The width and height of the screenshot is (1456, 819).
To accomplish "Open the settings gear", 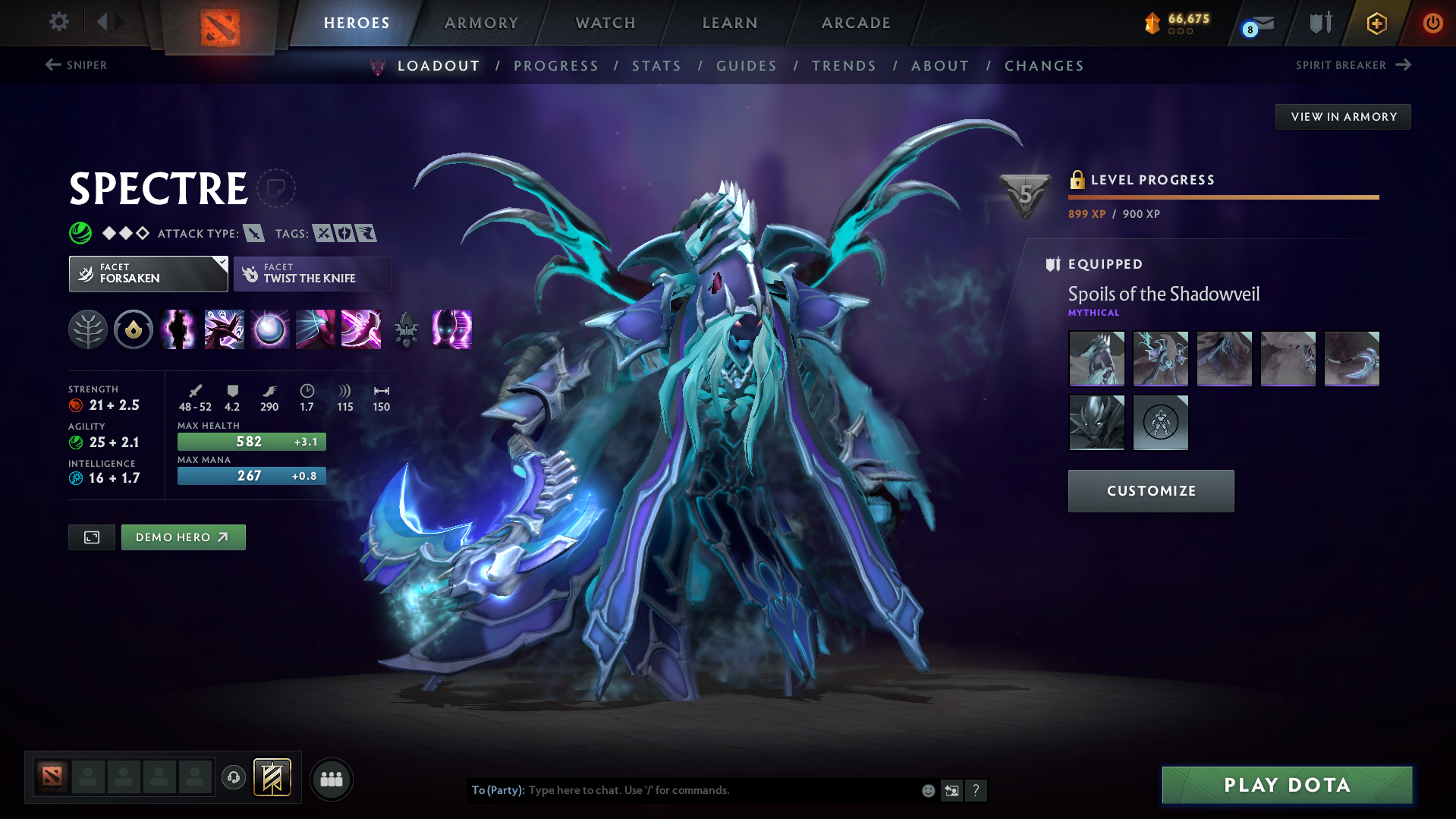I will coord(58,22).
